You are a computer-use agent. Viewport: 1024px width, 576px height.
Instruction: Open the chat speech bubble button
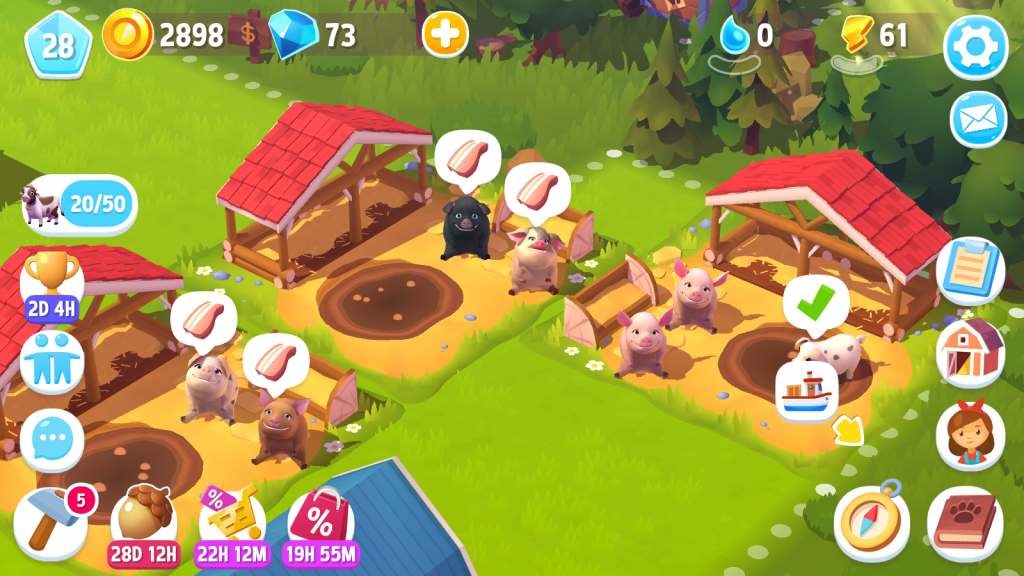point(51,439)
